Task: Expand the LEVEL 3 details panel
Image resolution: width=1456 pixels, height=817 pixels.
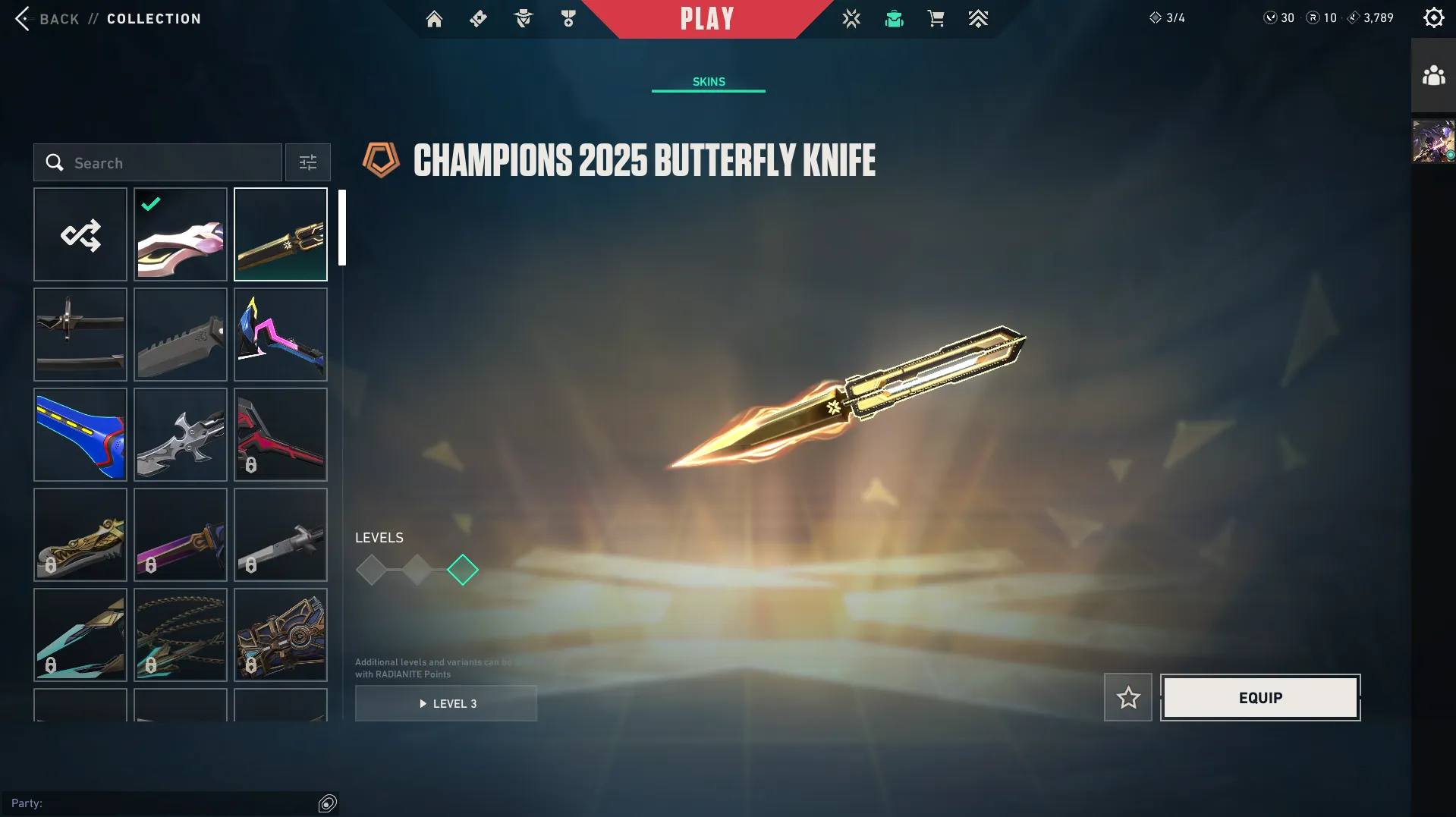Action: coord(446,703)
